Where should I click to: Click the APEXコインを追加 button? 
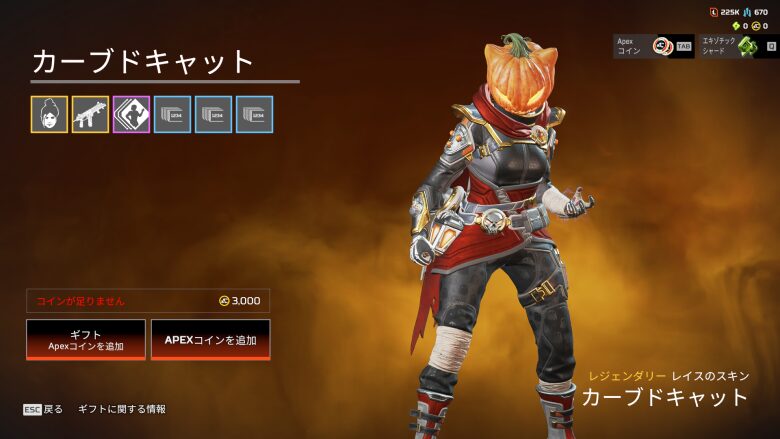click(210, 340)
